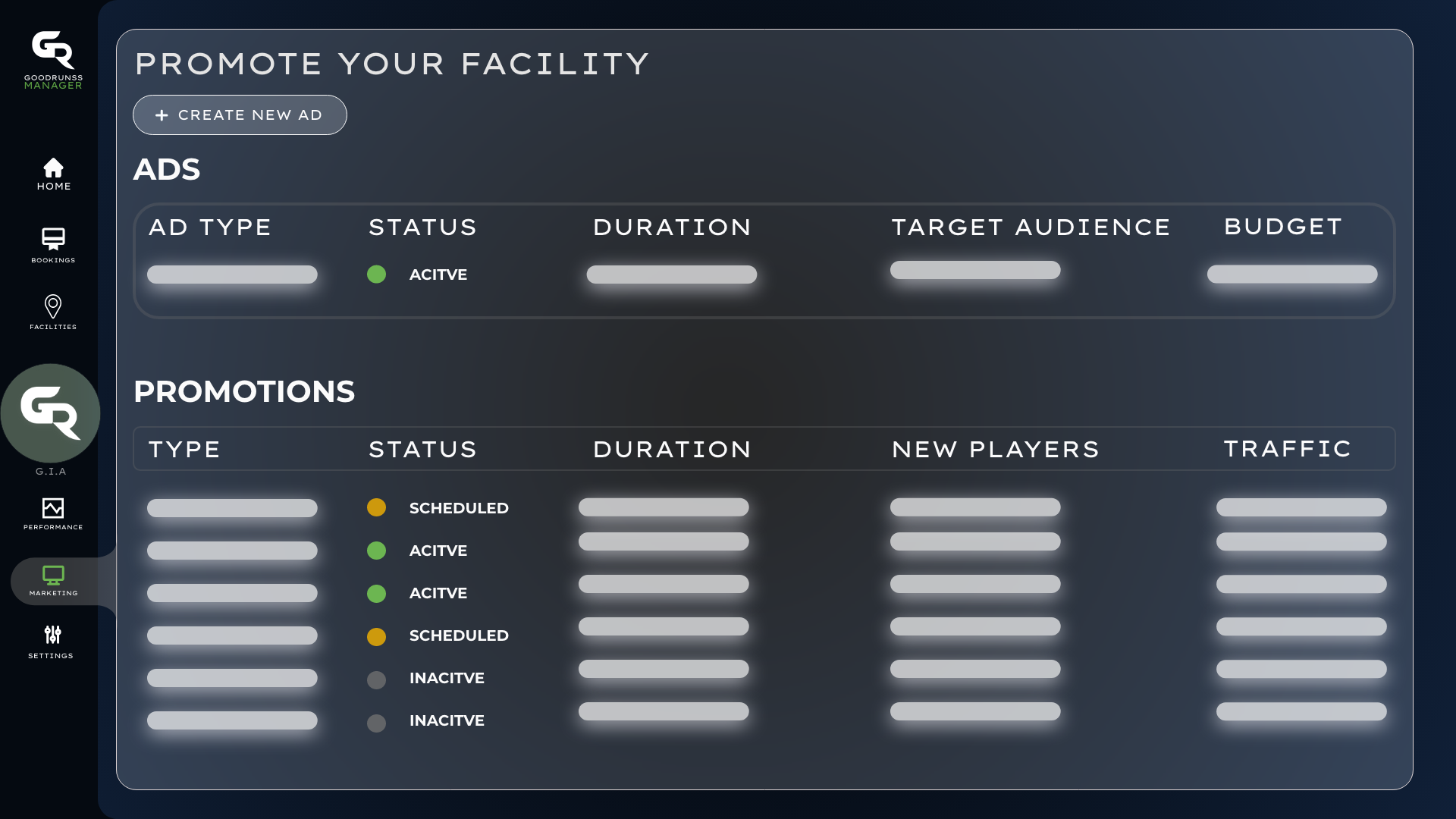Select the PROMOTIONS section header
This screenshot has height=819, width=1456.
pyautogui.click(x=244, y=391)
